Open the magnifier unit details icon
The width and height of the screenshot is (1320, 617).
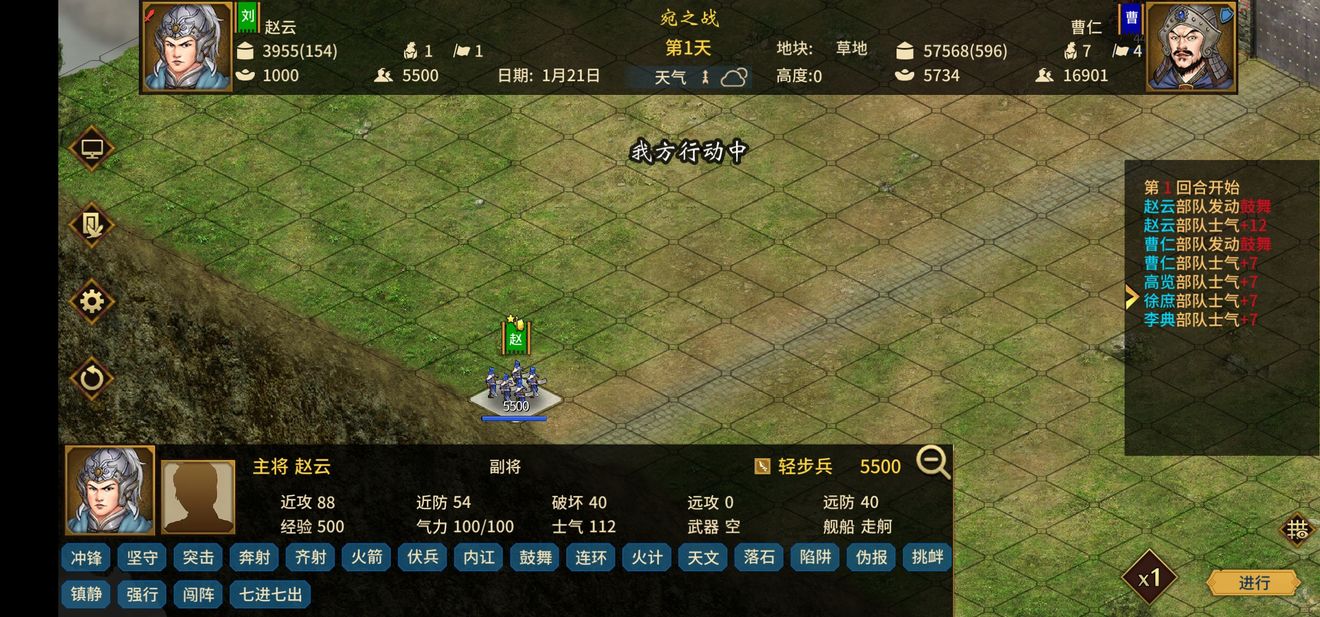pyautogui.click(x=933, y=463)
